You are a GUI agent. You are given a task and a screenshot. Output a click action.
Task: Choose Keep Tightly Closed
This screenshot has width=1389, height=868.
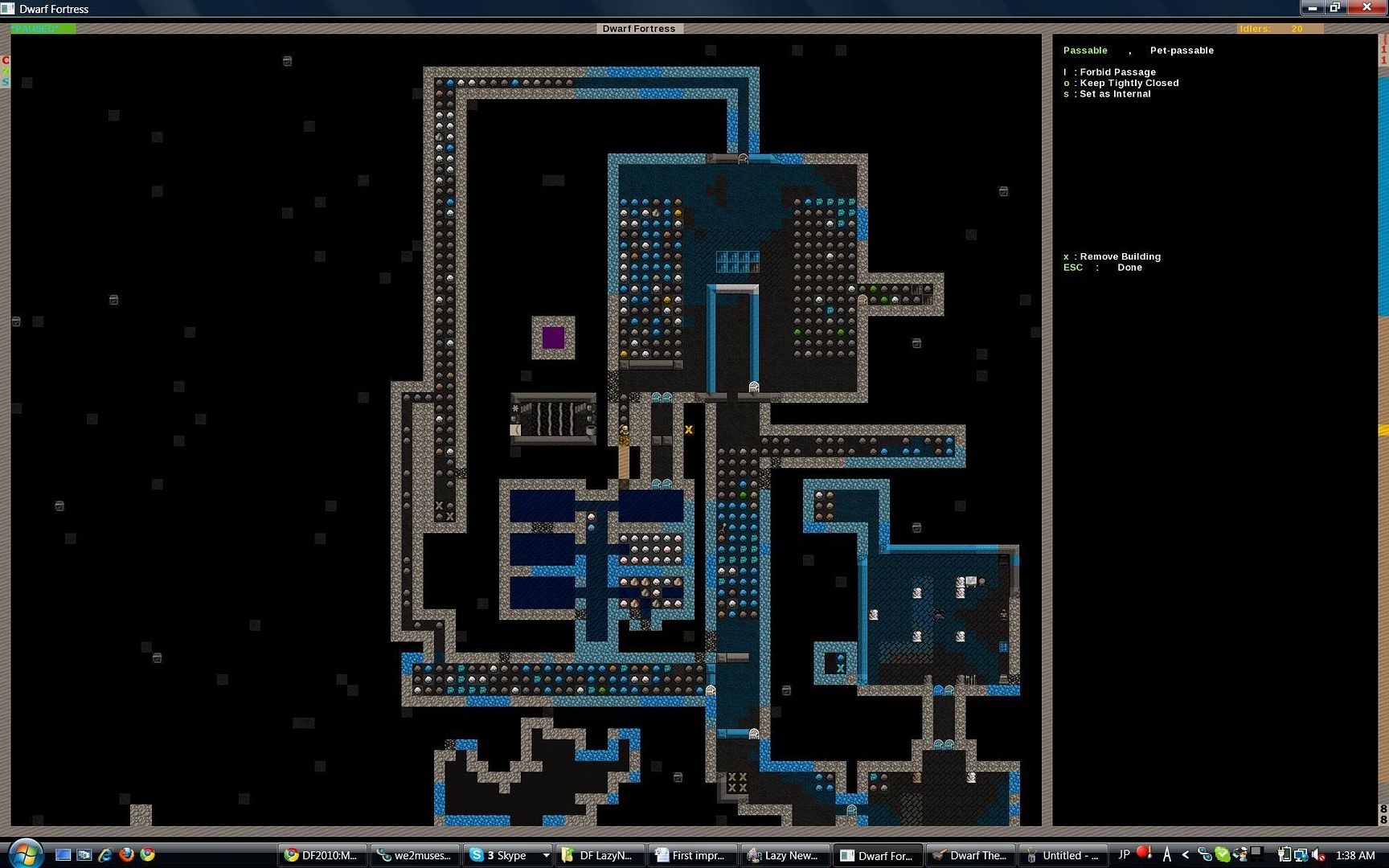[x=1128, y=83]
